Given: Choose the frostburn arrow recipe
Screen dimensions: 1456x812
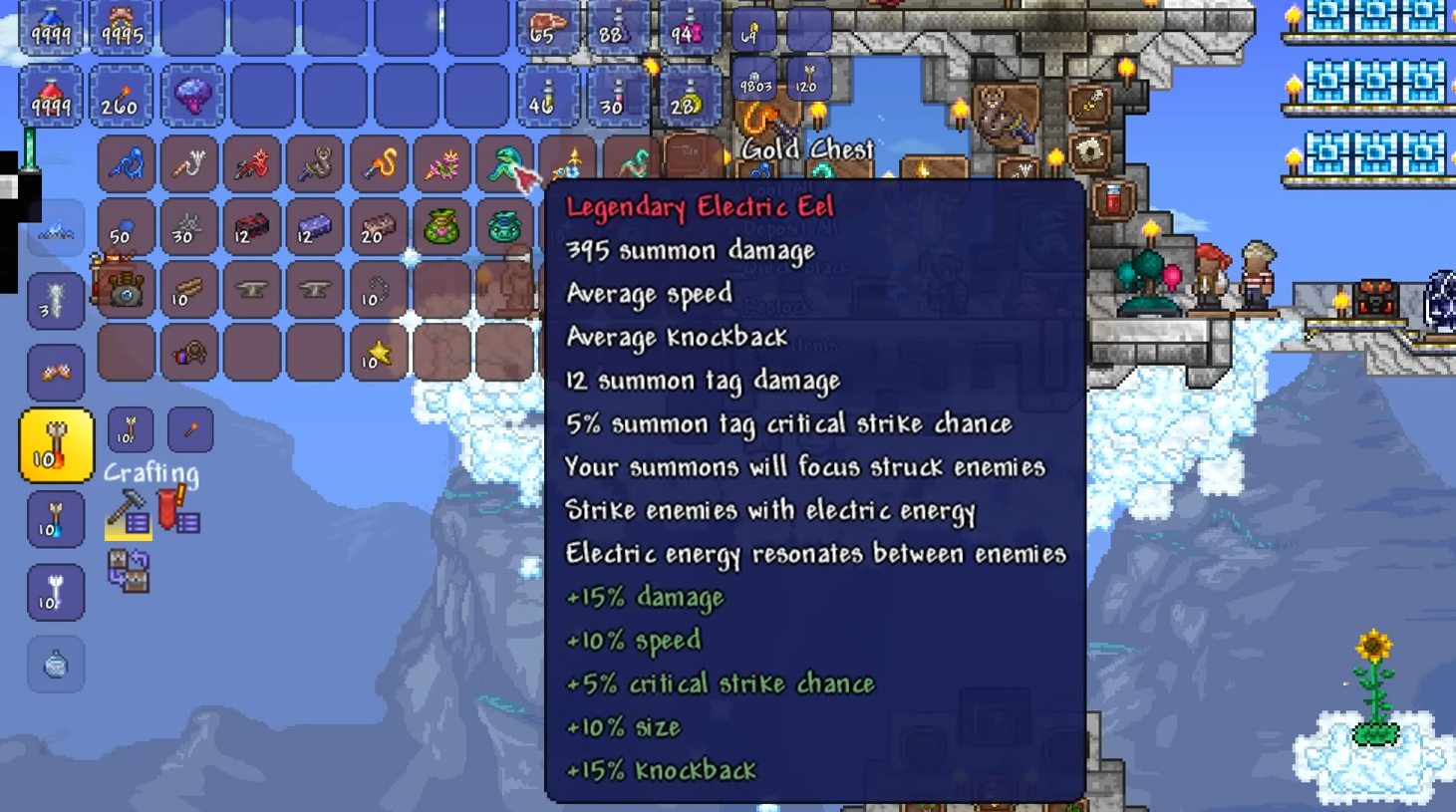Looking at the screenshot, I should [x=56, y=520].
